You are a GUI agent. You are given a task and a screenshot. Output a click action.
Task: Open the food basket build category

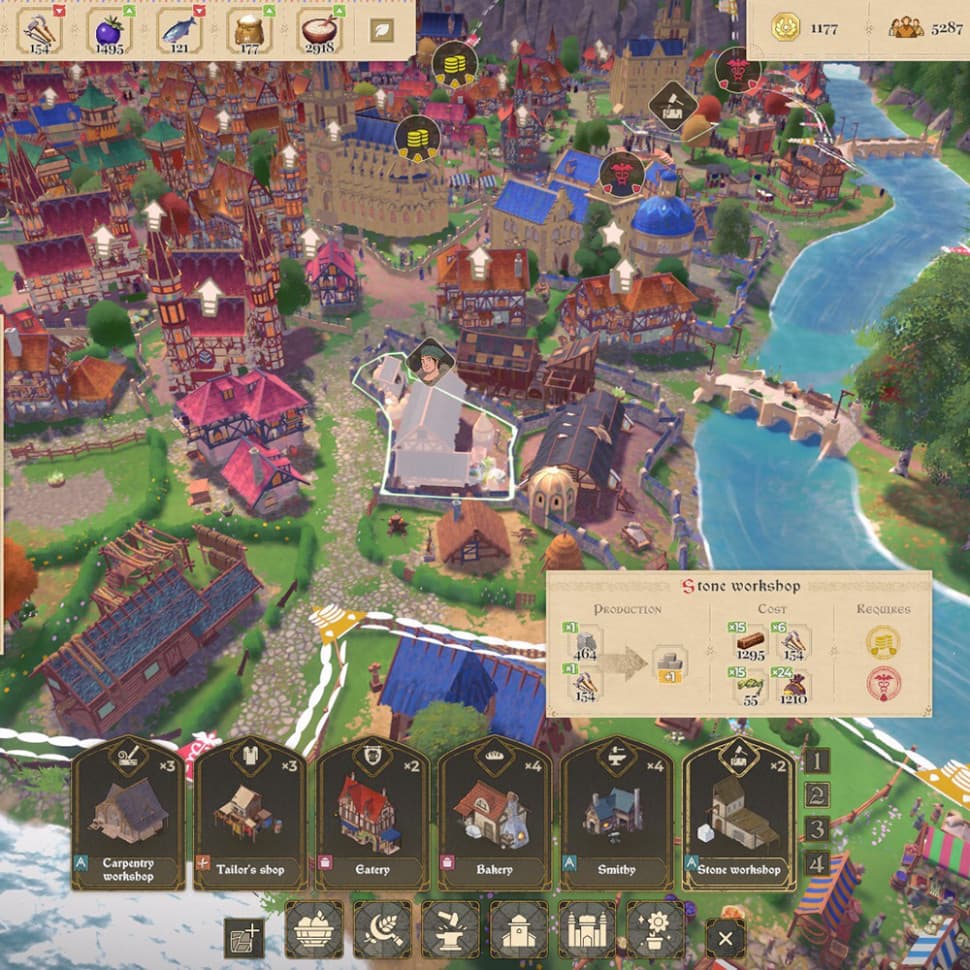pos(314,930)
